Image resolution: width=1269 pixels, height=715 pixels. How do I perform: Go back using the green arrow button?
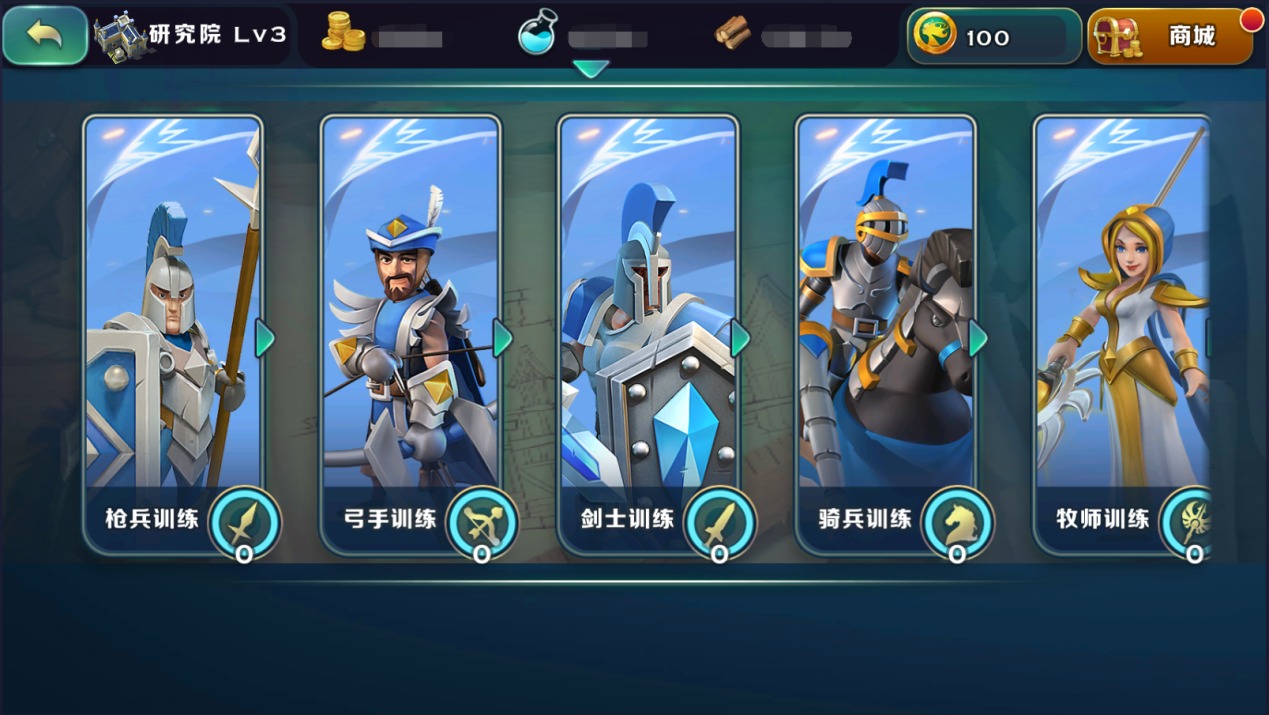[x=45, y=36]
